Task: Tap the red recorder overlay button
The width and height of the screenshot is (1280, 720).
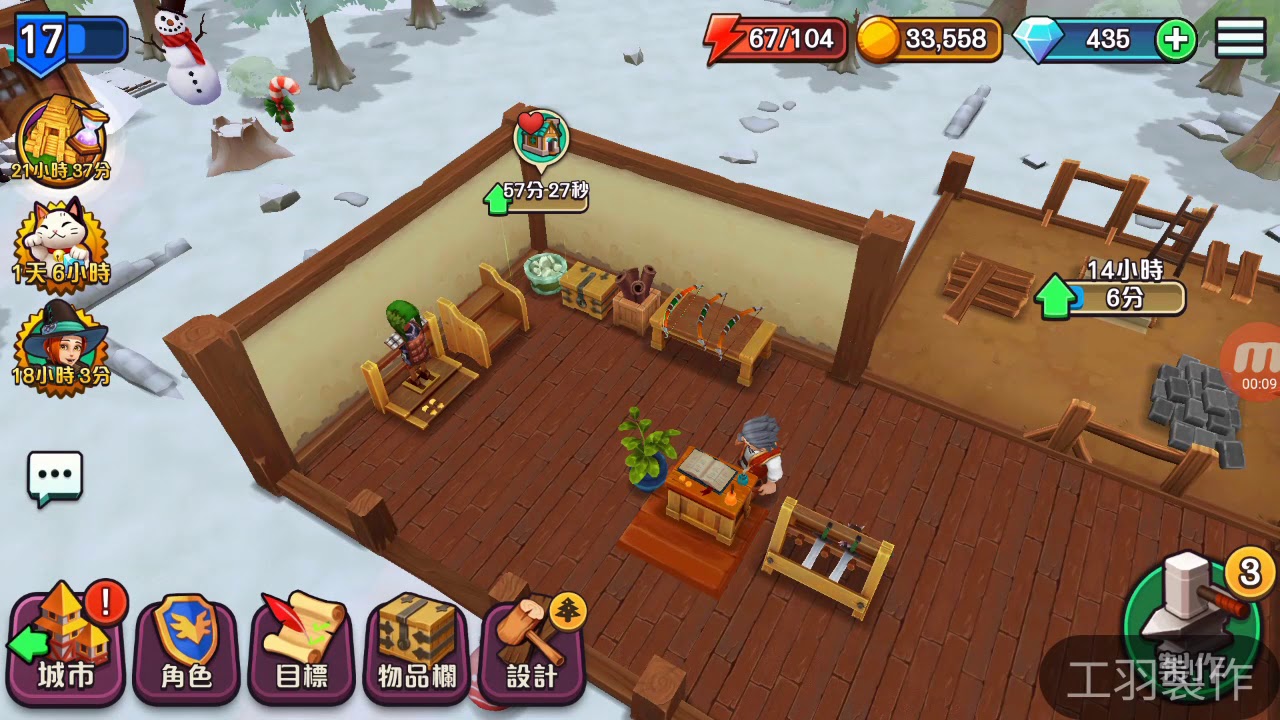Action: pyautogui.click(x=1256, y=362)
